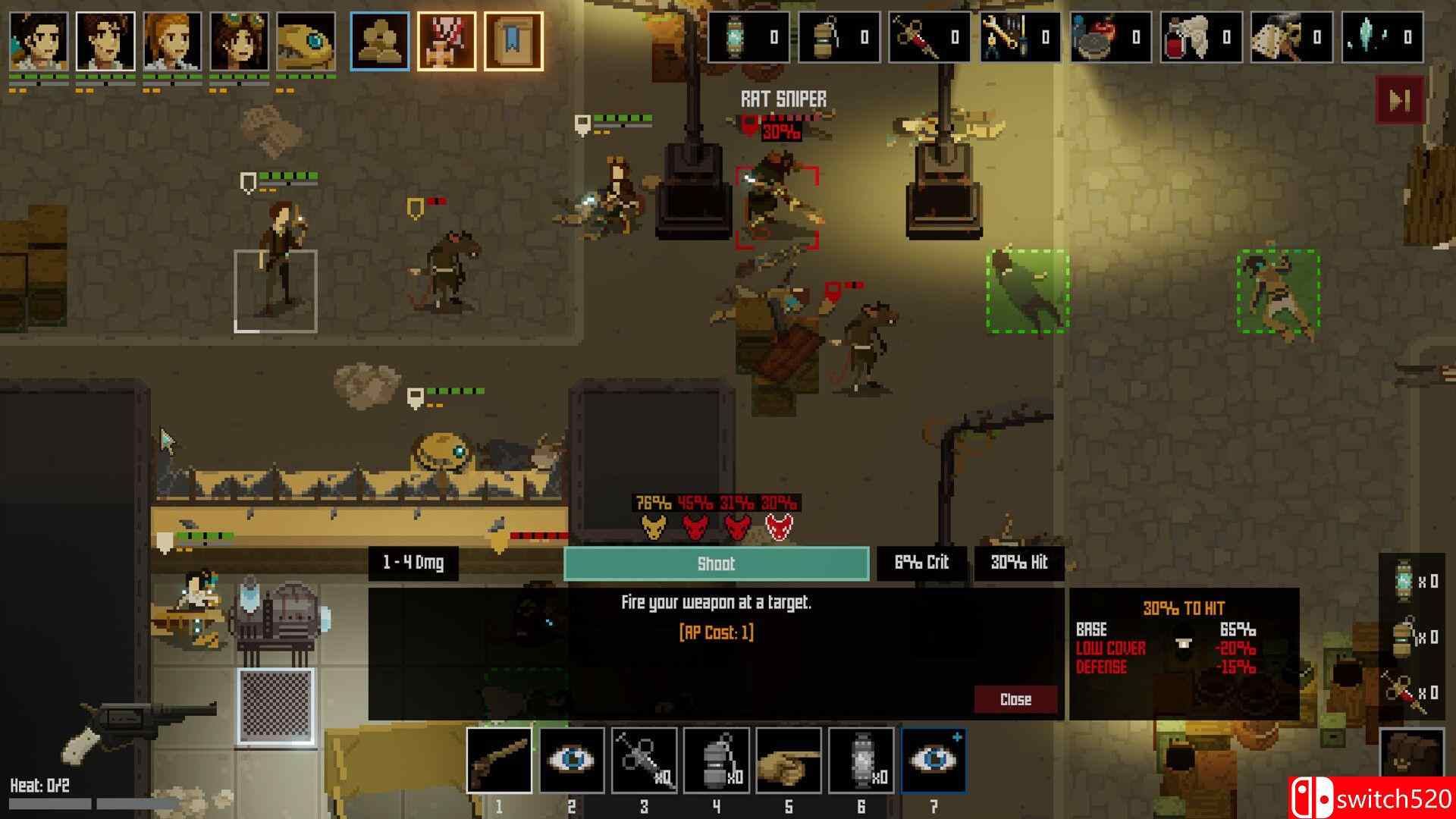Select the goggles-wearing woman portrait

pos(239,42)
